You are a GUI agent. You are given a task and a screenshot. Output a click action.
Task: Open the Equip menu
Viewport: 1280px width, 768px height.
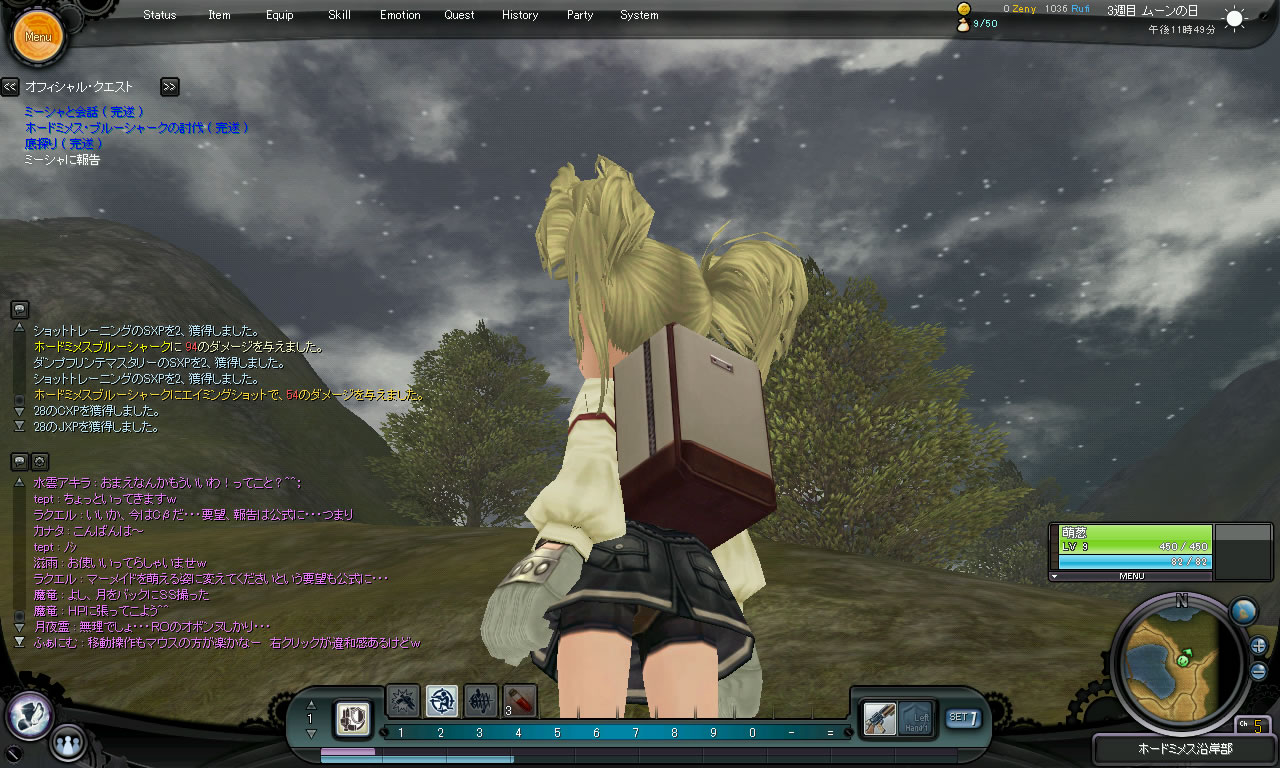tap(280, 15)
